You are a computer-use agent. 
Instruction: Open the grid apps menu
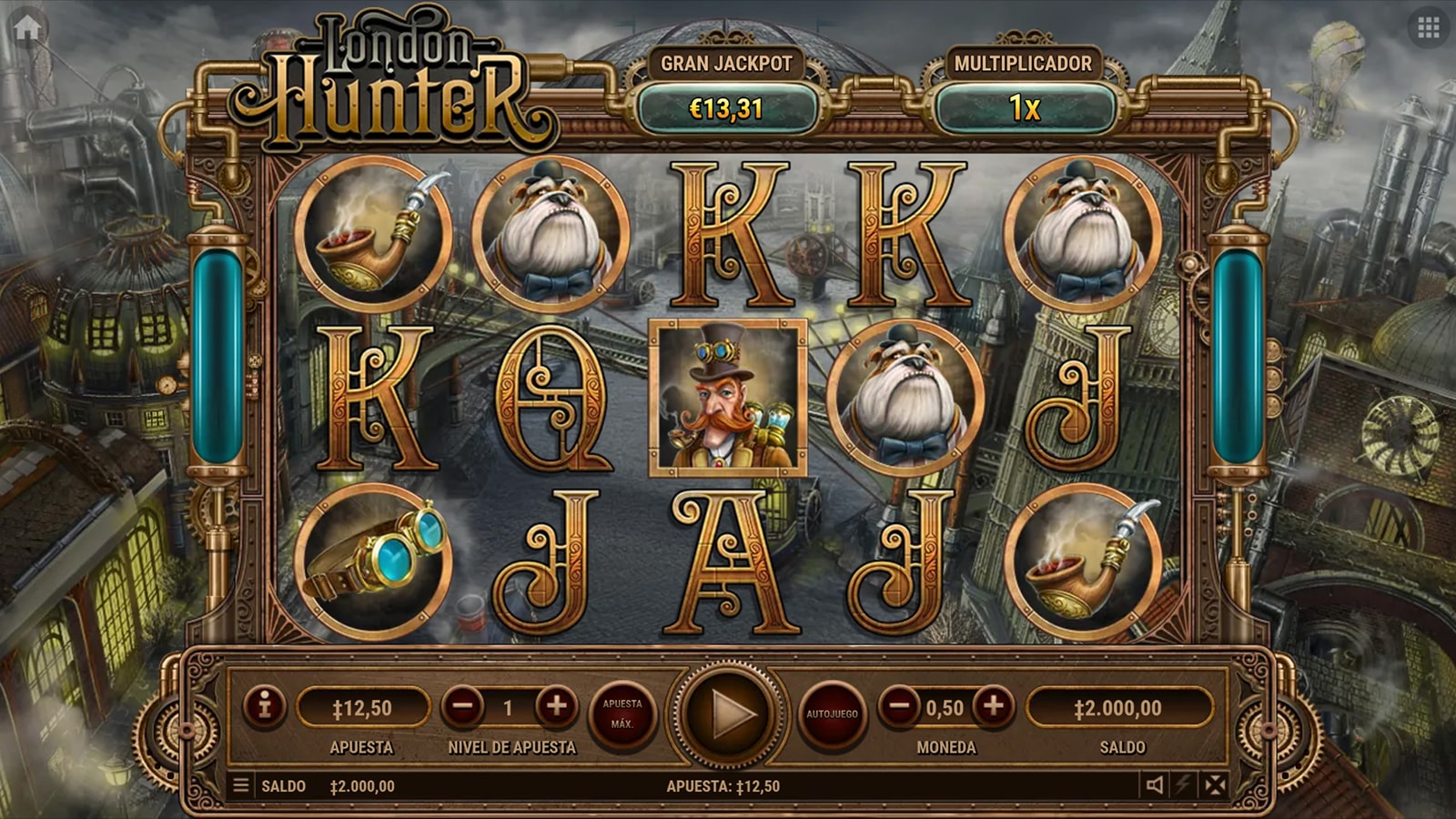[x=1428, y=28]
